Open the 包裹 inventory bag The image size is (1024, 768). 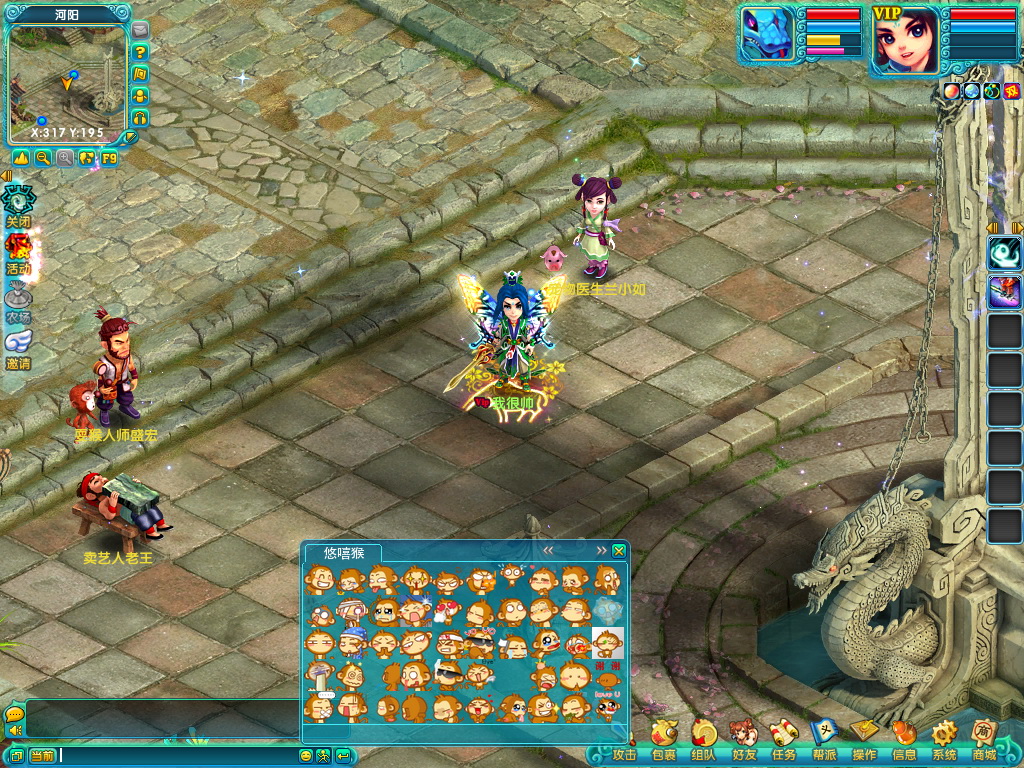(663, 739)
